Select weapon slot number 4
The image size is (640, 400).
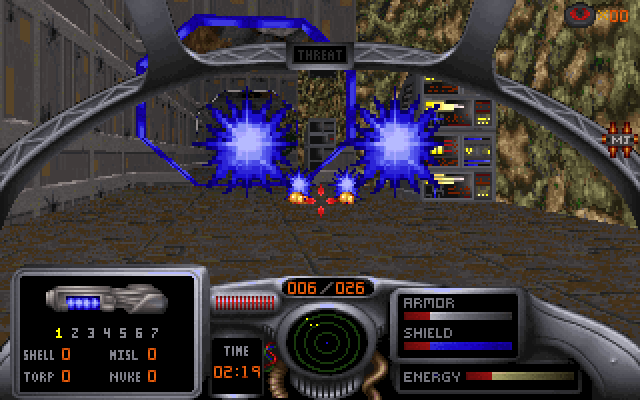pyautogui.click(x=106, y=333)
